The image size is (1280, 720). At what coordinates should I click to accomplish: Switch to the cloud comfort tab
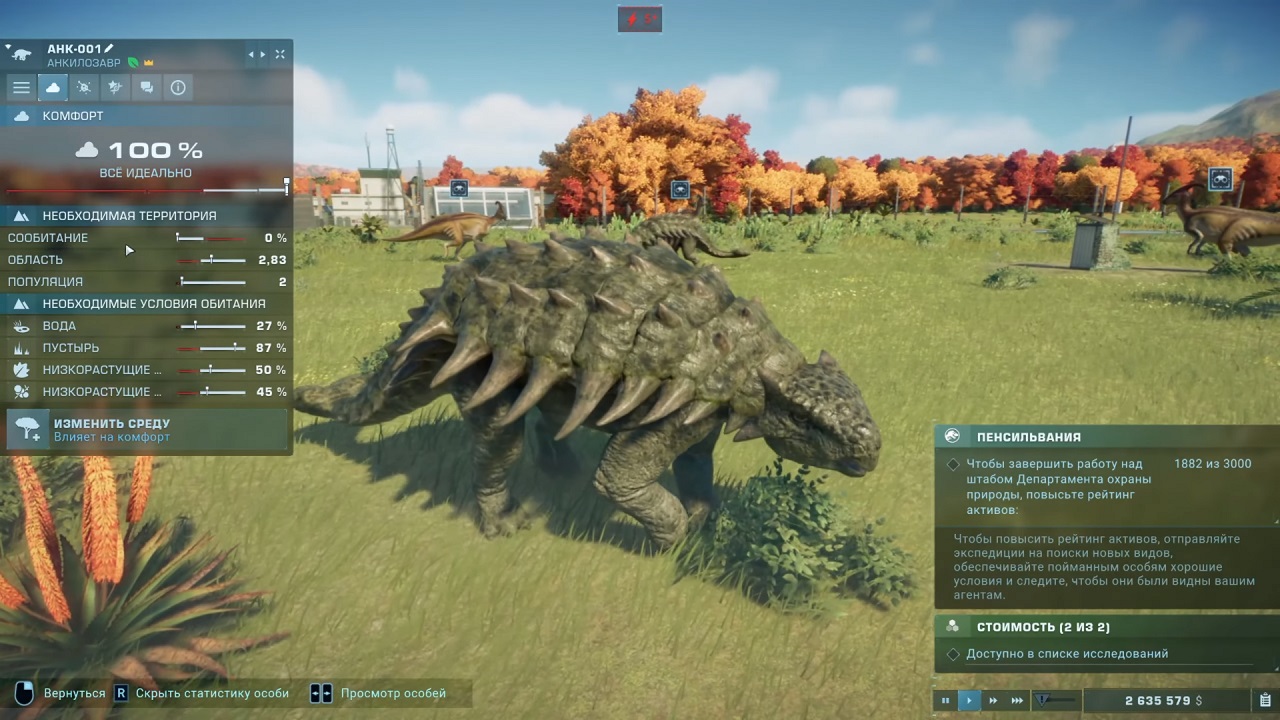[52, 87]
